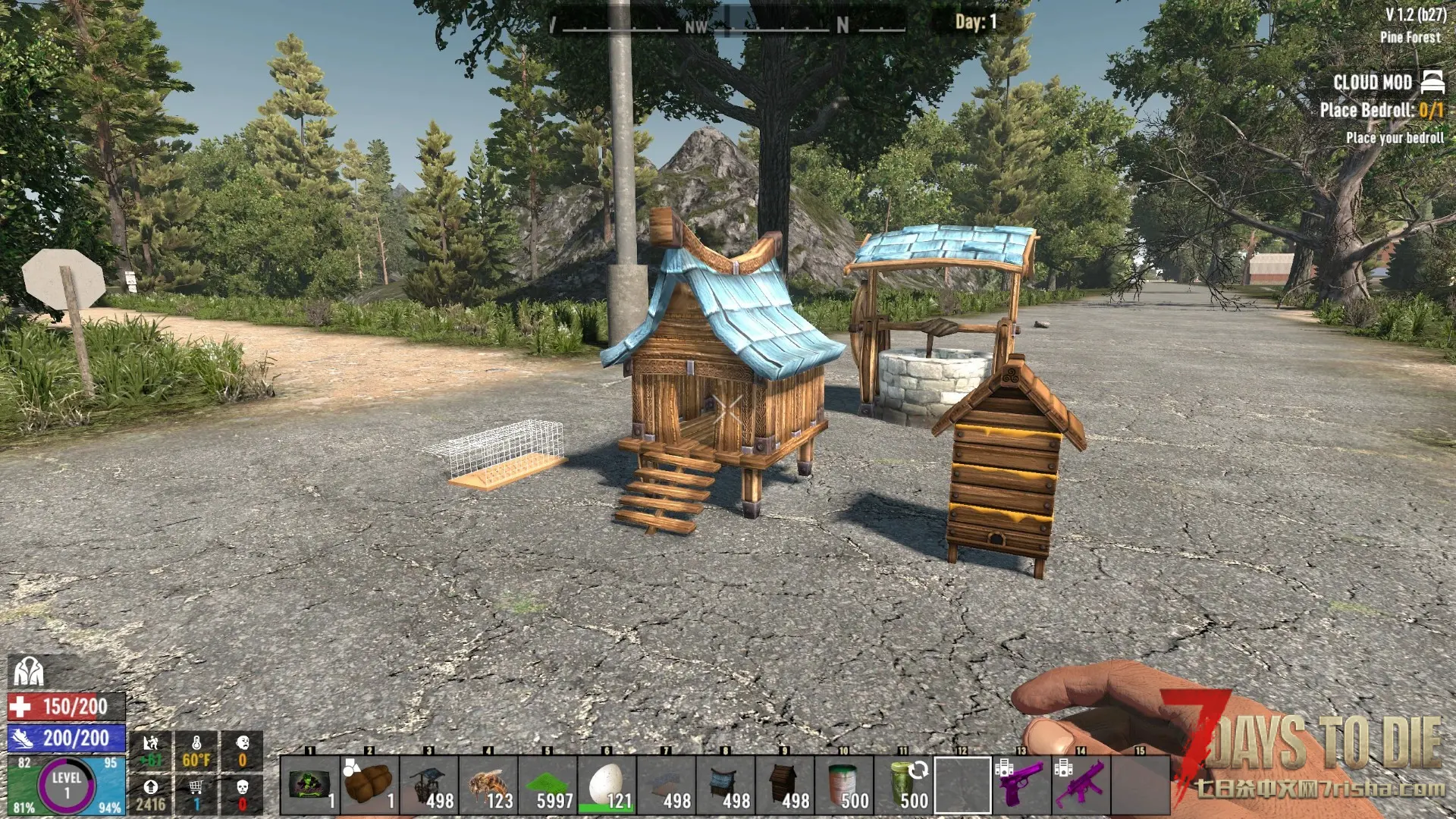1456x819 pixels.
Task: Pick the green powder pile slot
Action: click(x=548, y=786)
